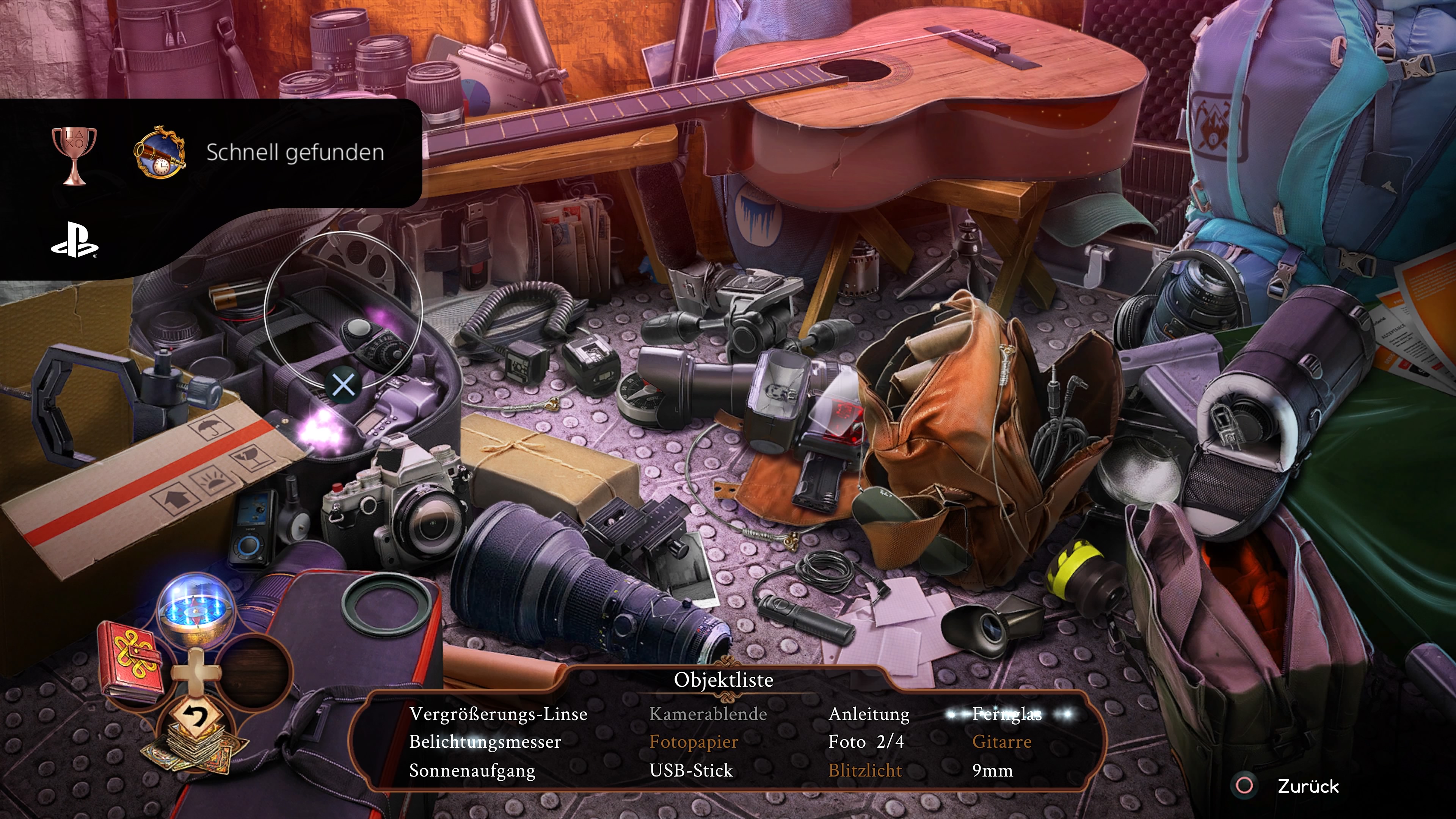Select Vergrößerungs-Linse in the object list
Image resolution: width=1456 pixels, height=819 pixels.
tap(498, 714)
